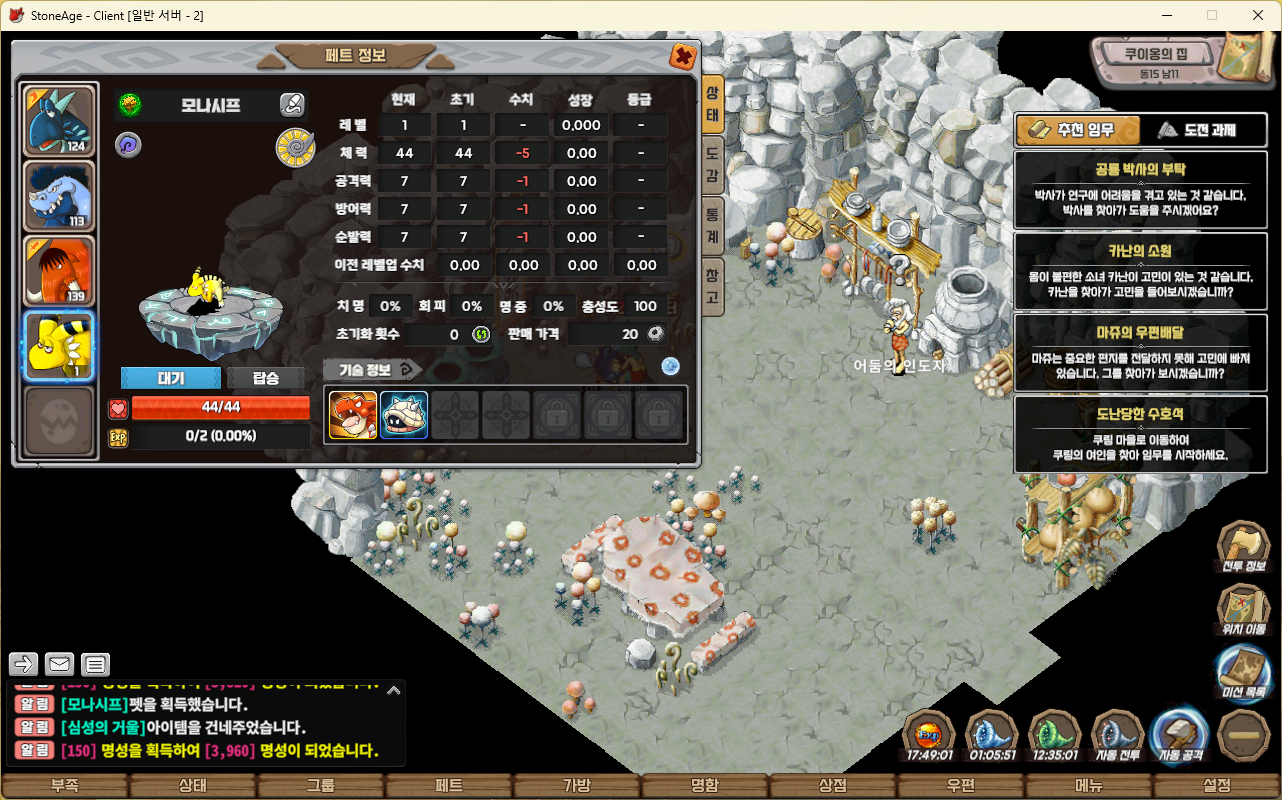Click the green reset count refresh icon
The height and width of the screenshot is (800, 1282).
(480, 334)
